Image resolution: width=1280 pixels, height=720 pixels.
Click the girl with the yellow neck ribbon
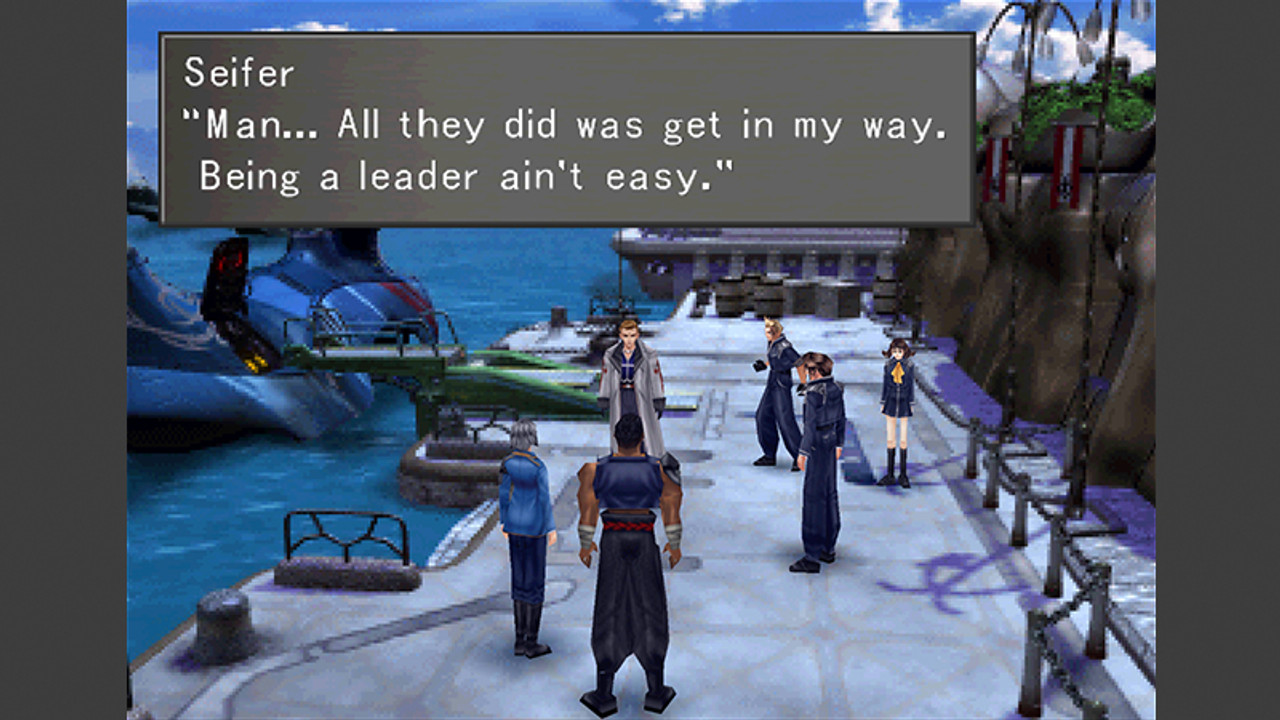click(x=895, y=400)
